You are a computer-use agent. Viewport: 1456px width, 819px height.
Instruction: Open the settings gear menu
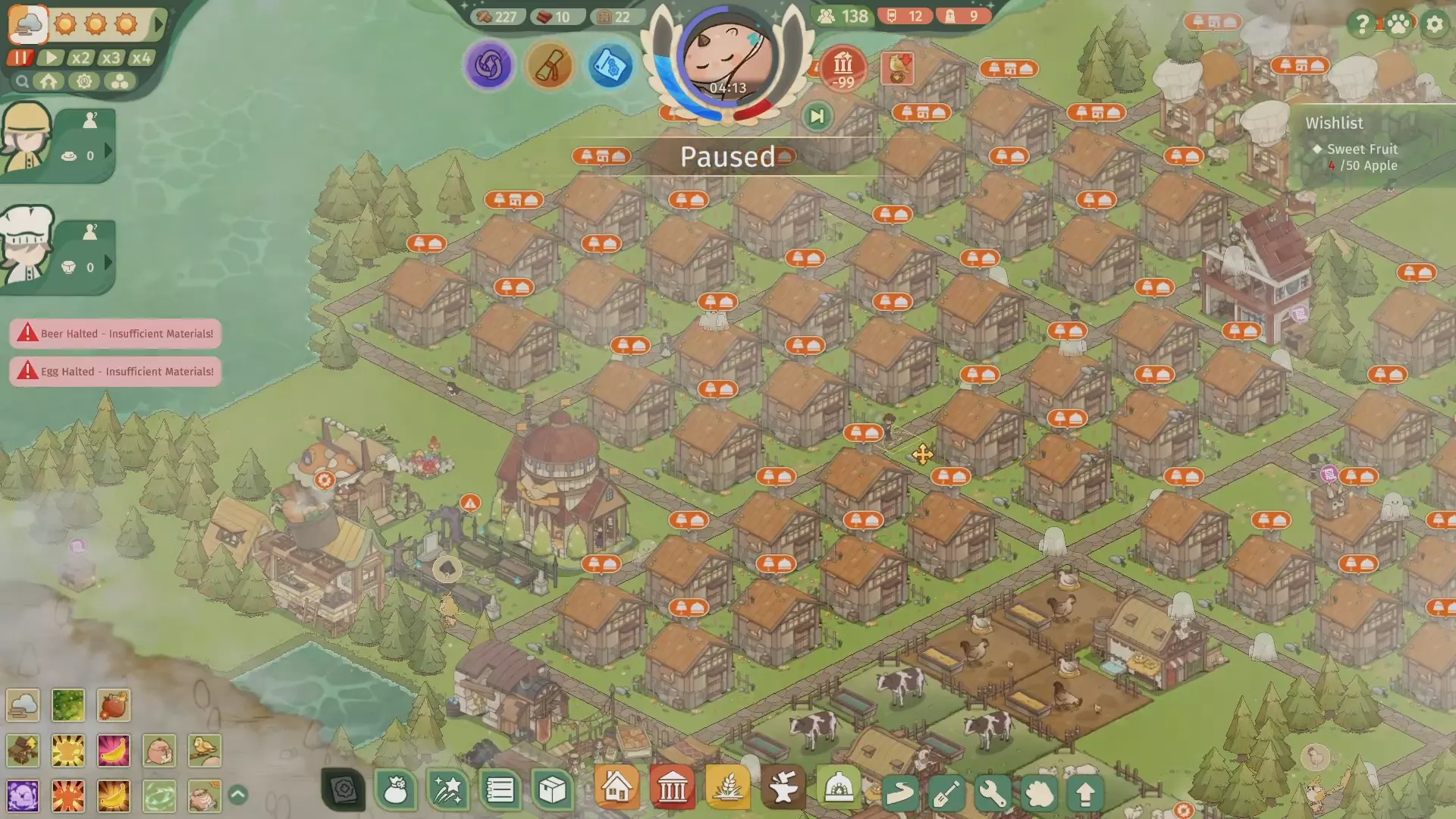[1434, 24]
